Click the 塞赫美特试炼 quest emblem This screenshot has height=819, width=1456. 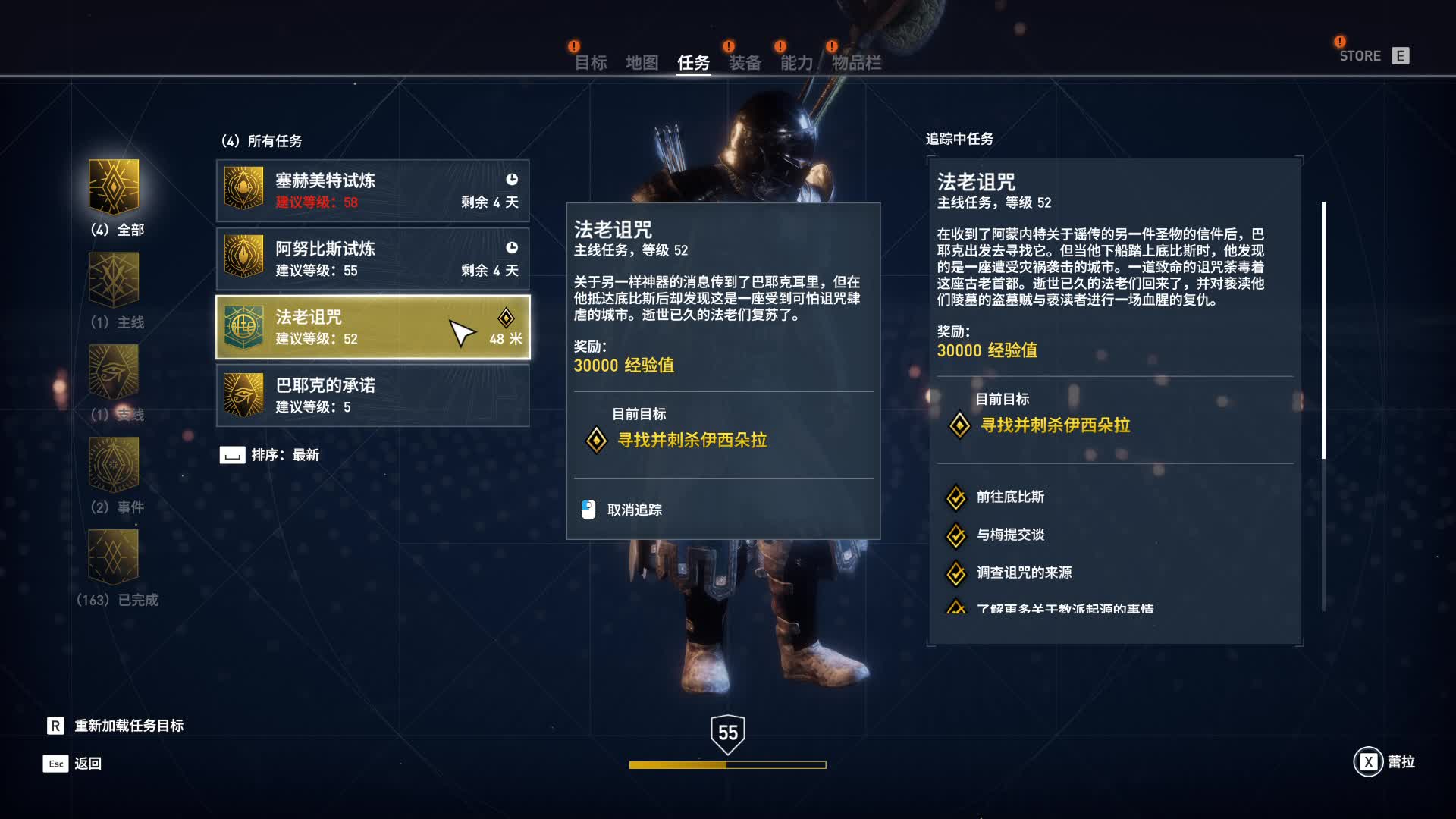coord(244,190)
